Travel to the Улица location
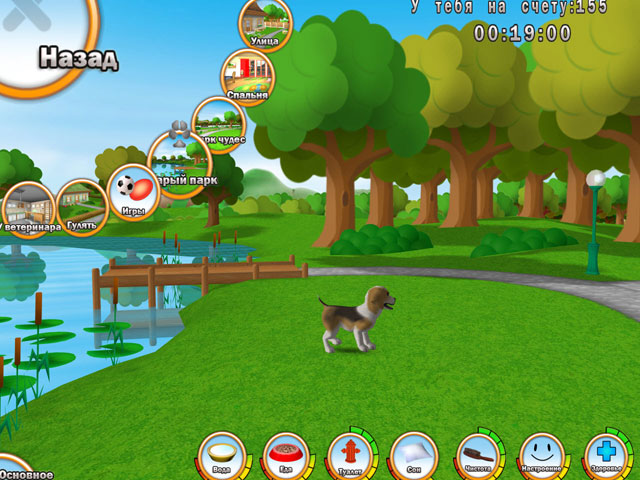 pyautogui.click(x=265, y=23)
